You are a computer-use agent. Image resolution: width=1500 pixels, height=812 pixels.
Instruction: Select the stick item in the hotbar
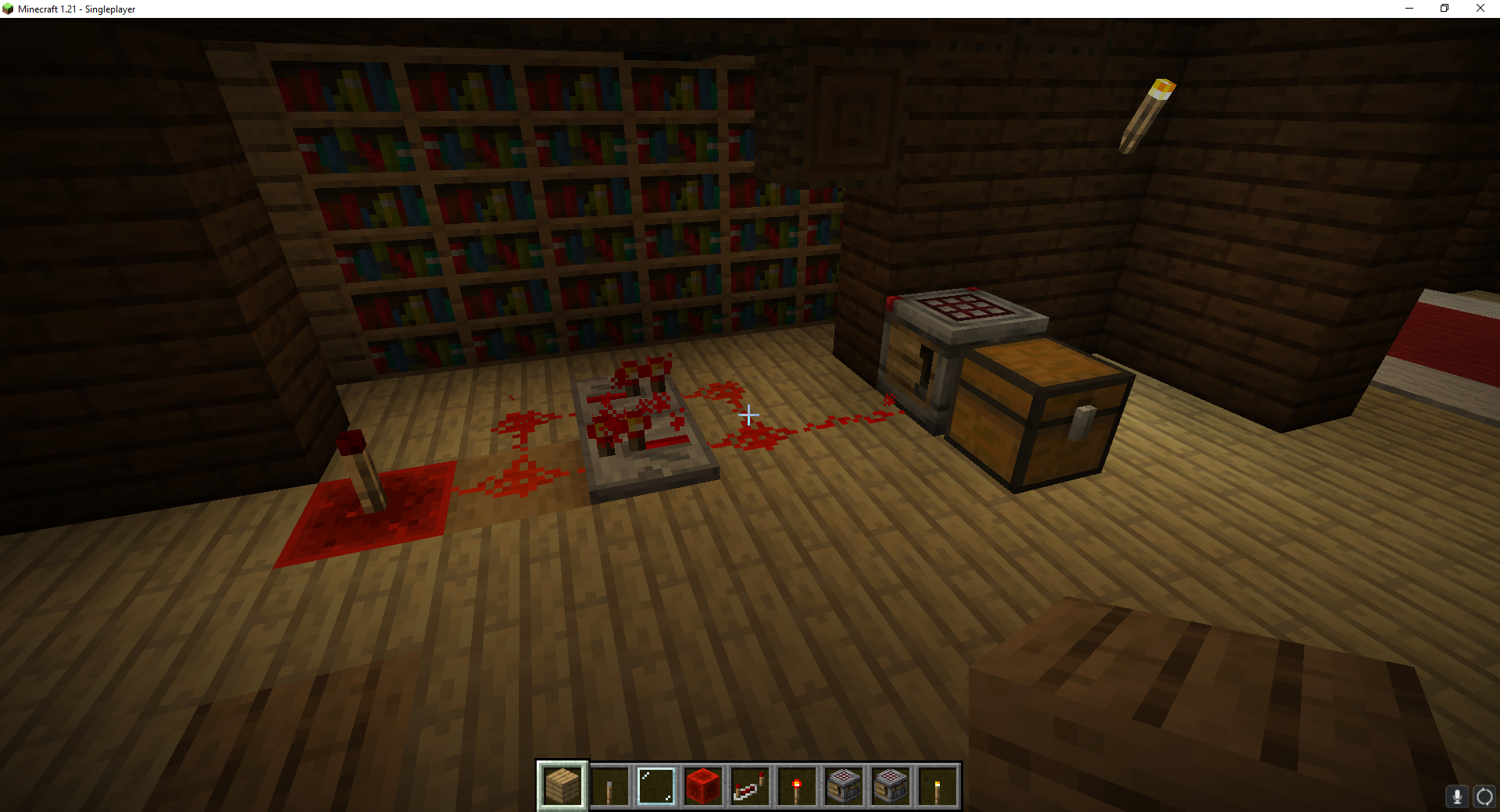(609, 785)
